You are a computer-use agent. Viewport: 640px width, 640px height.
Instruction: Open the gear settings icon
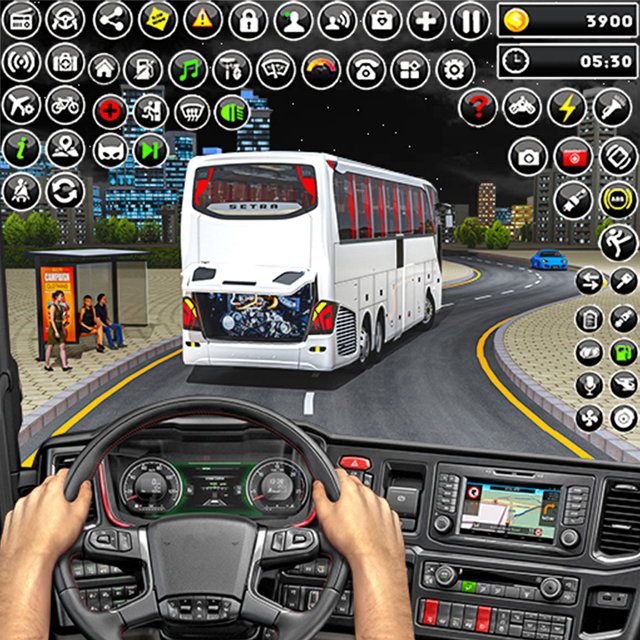(456, 69)
